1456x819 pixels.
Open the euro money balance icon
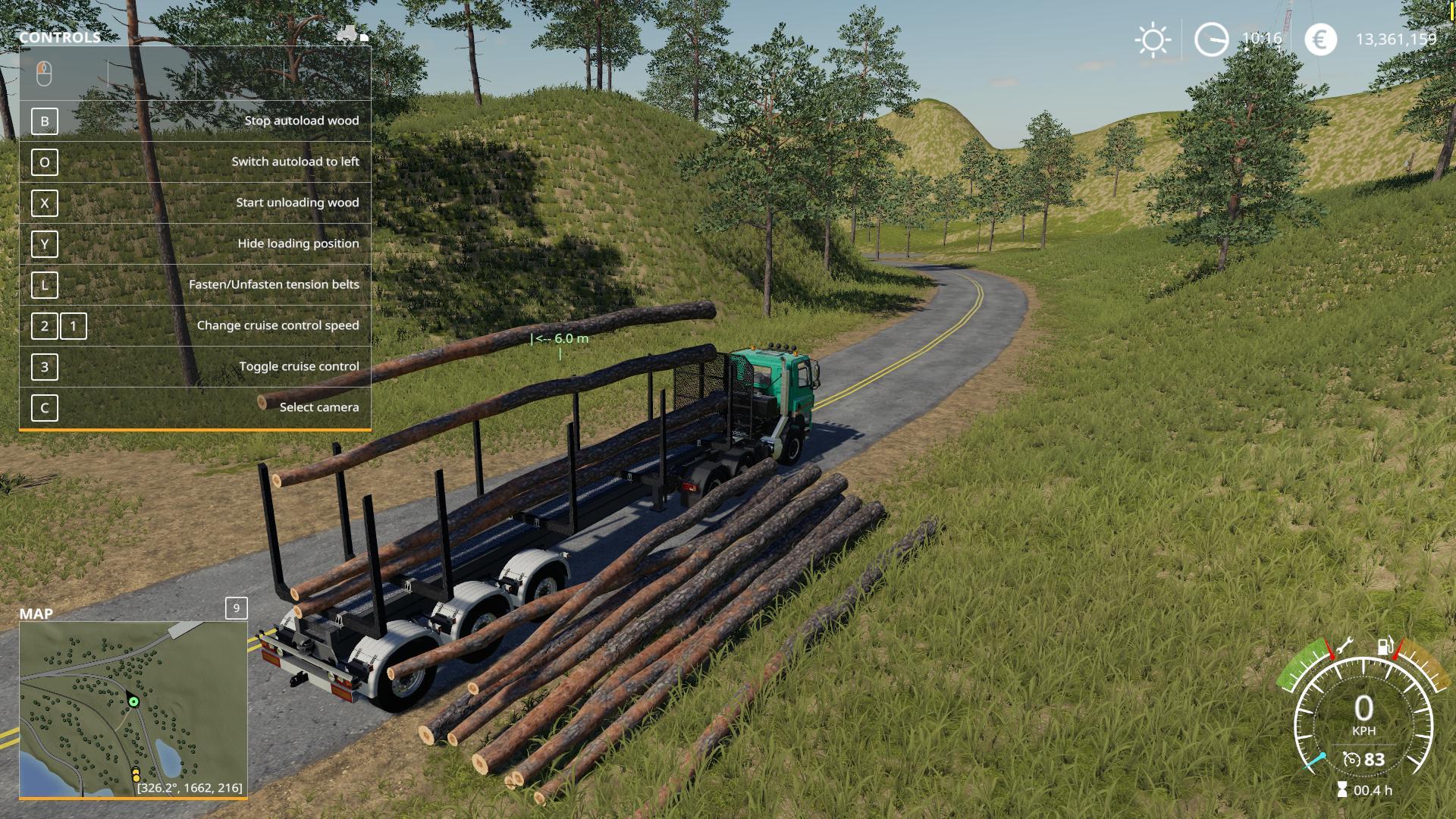point(1320,39)
